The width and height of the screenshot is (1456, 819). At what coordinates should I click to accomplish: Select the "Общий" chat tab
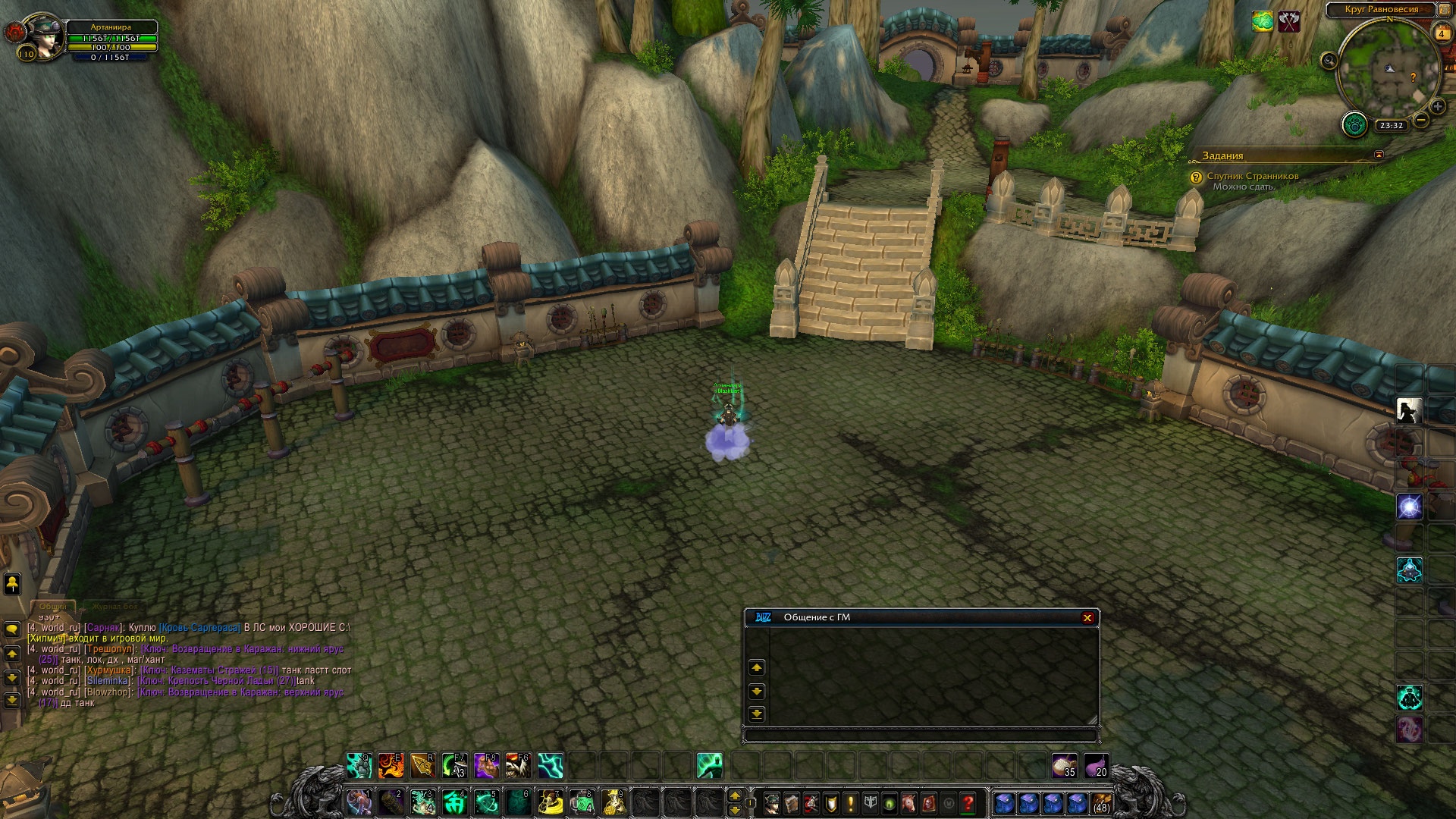(52, 607)
